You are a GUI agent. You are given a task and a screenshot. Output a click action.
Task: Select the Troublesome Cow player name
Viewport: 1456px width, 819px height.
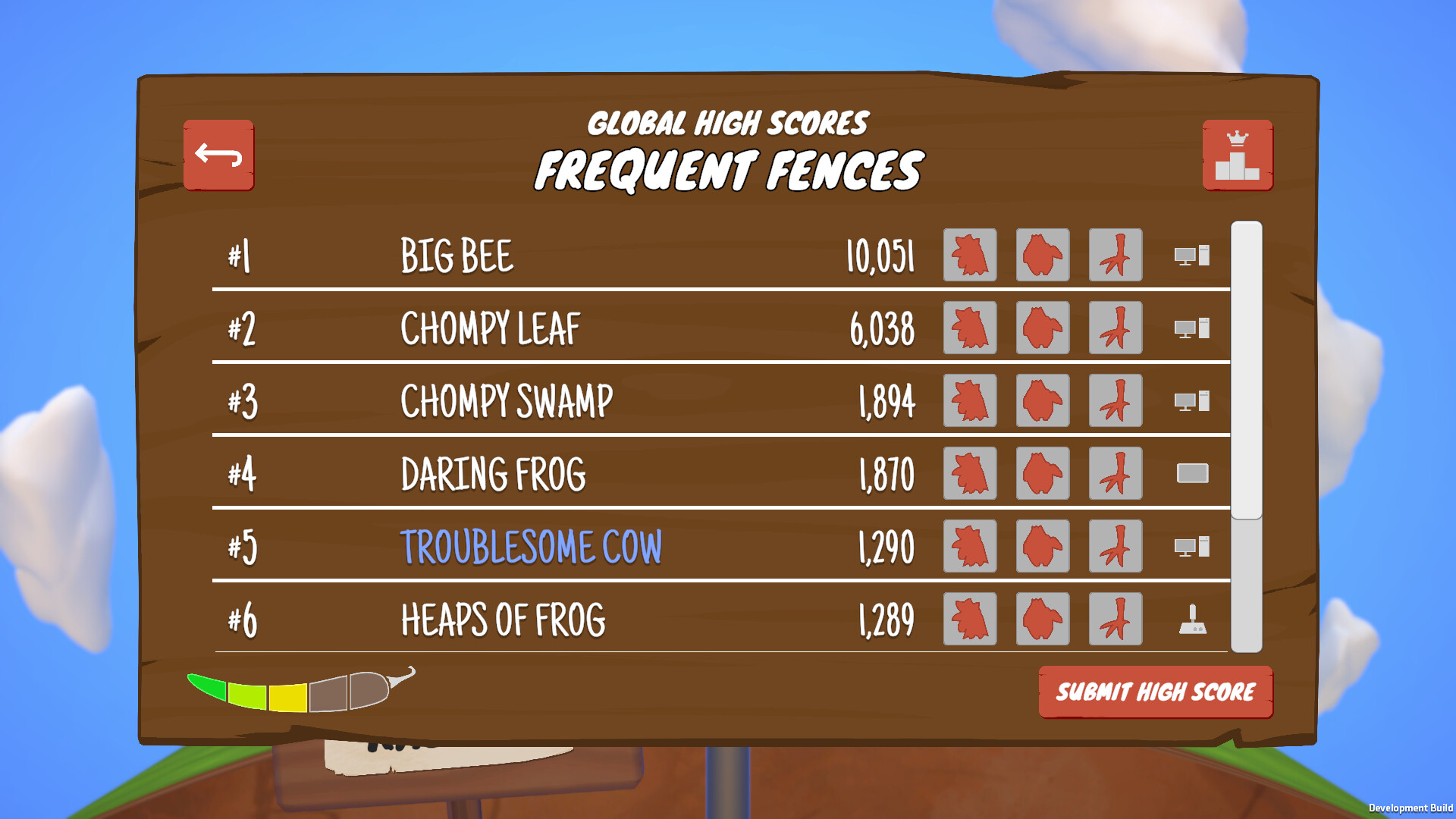click(532, 546)
